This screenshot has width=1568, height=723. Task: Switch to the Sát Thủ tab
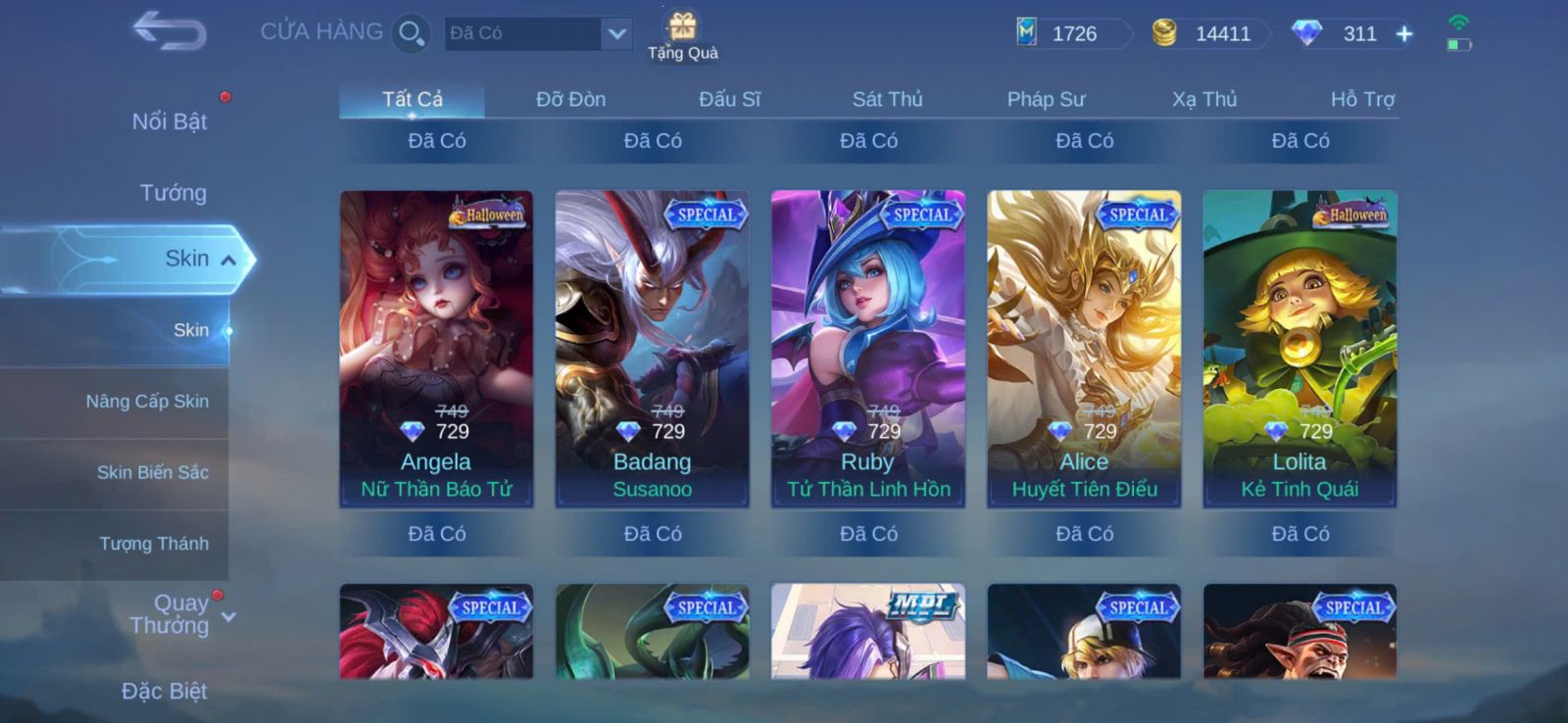887,99
